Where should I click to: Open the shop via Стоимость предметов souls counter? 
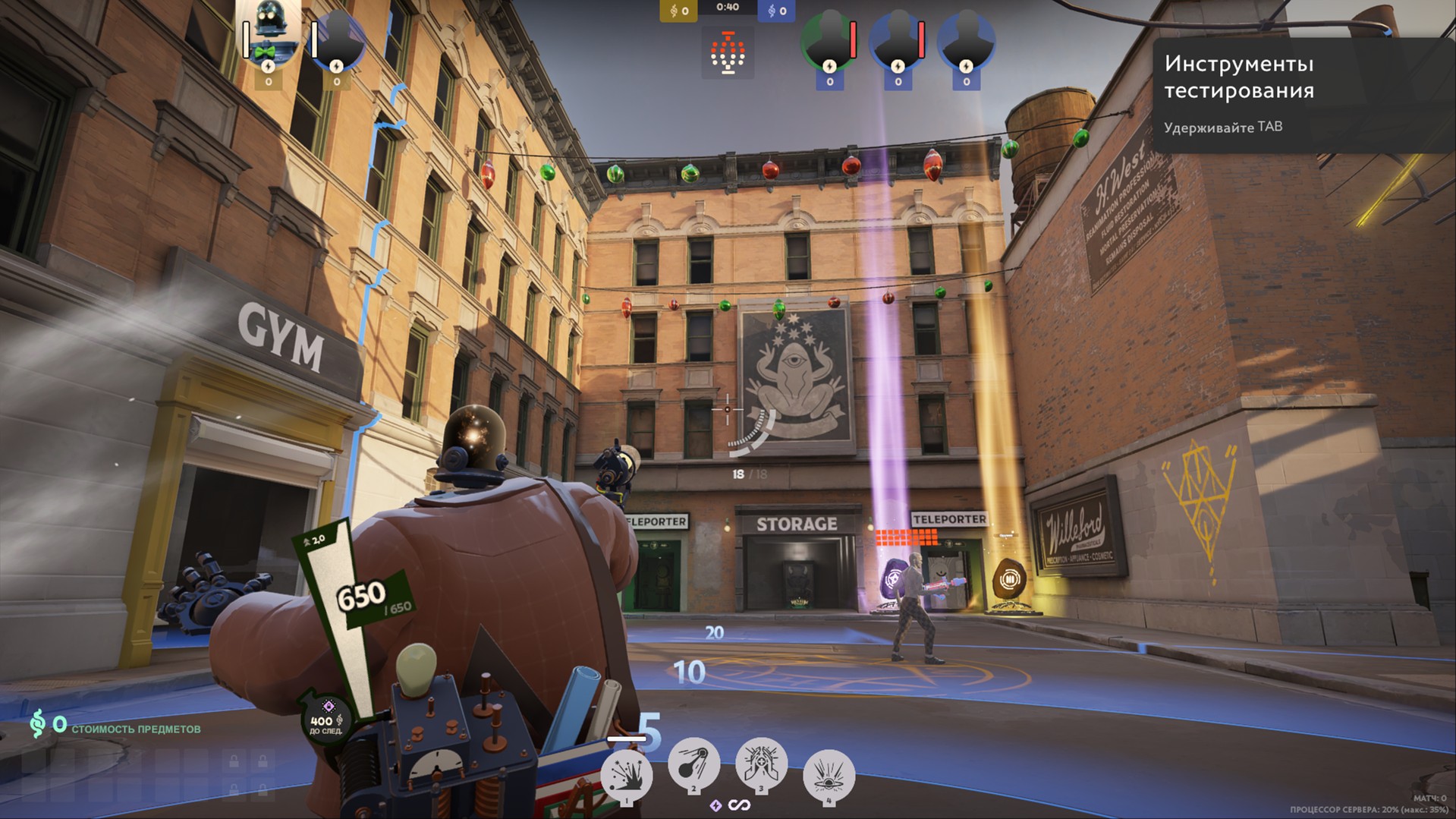pos(115,727)
